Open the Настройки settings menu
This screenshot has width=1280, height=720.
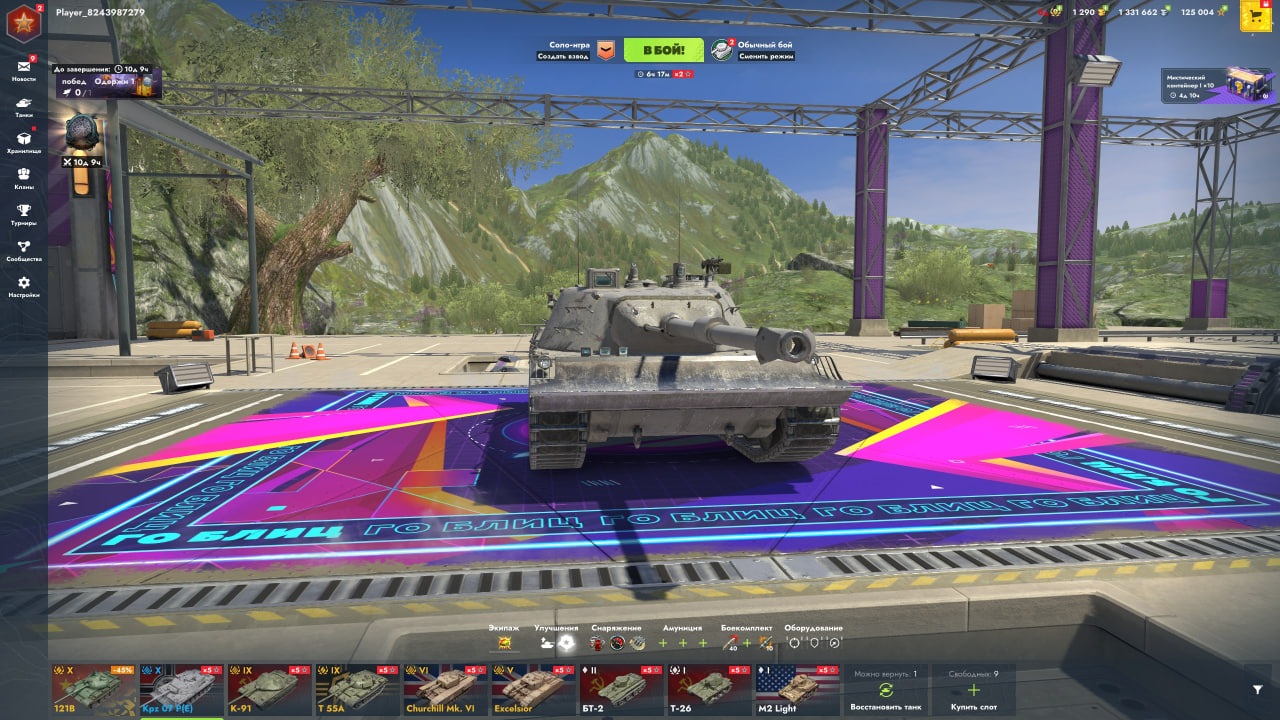click(x=23, y=287)
